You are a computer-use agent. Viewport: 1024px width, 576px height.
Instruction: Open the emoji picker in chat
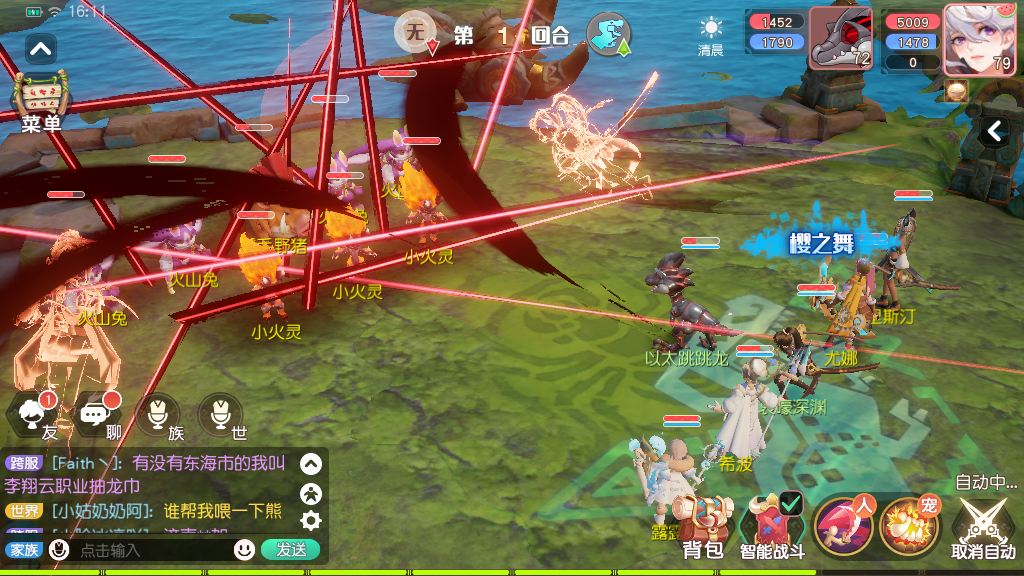tap(244, 549)
